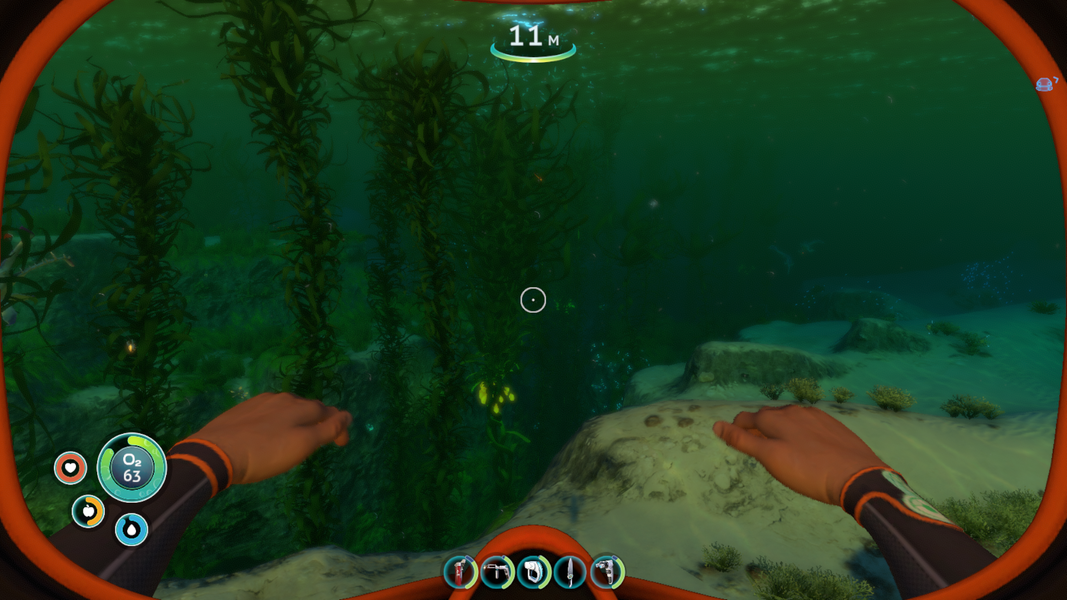Click the lifepod beacon marker
This screenshot has width=1067, height=600.
[x=1045, y=84]
